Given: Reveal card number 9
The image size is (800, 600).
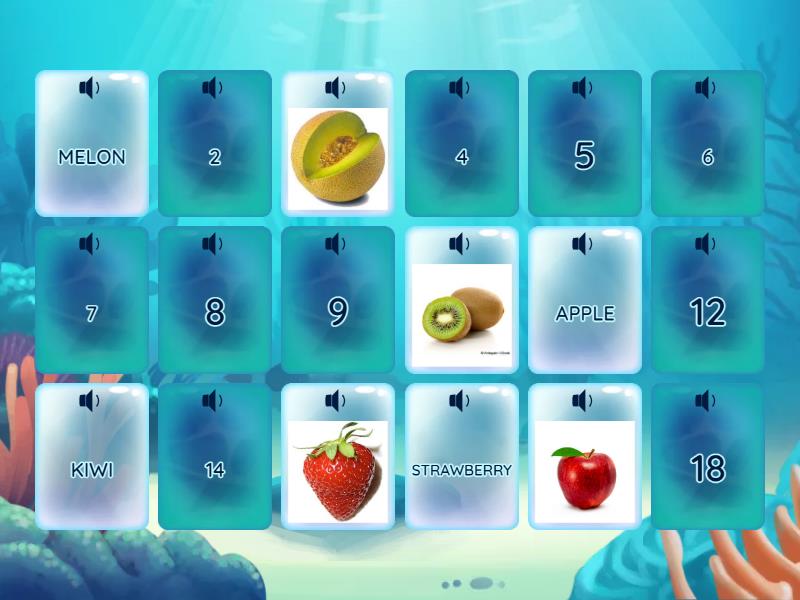Looking at the screenshot, I should (338, 313).
